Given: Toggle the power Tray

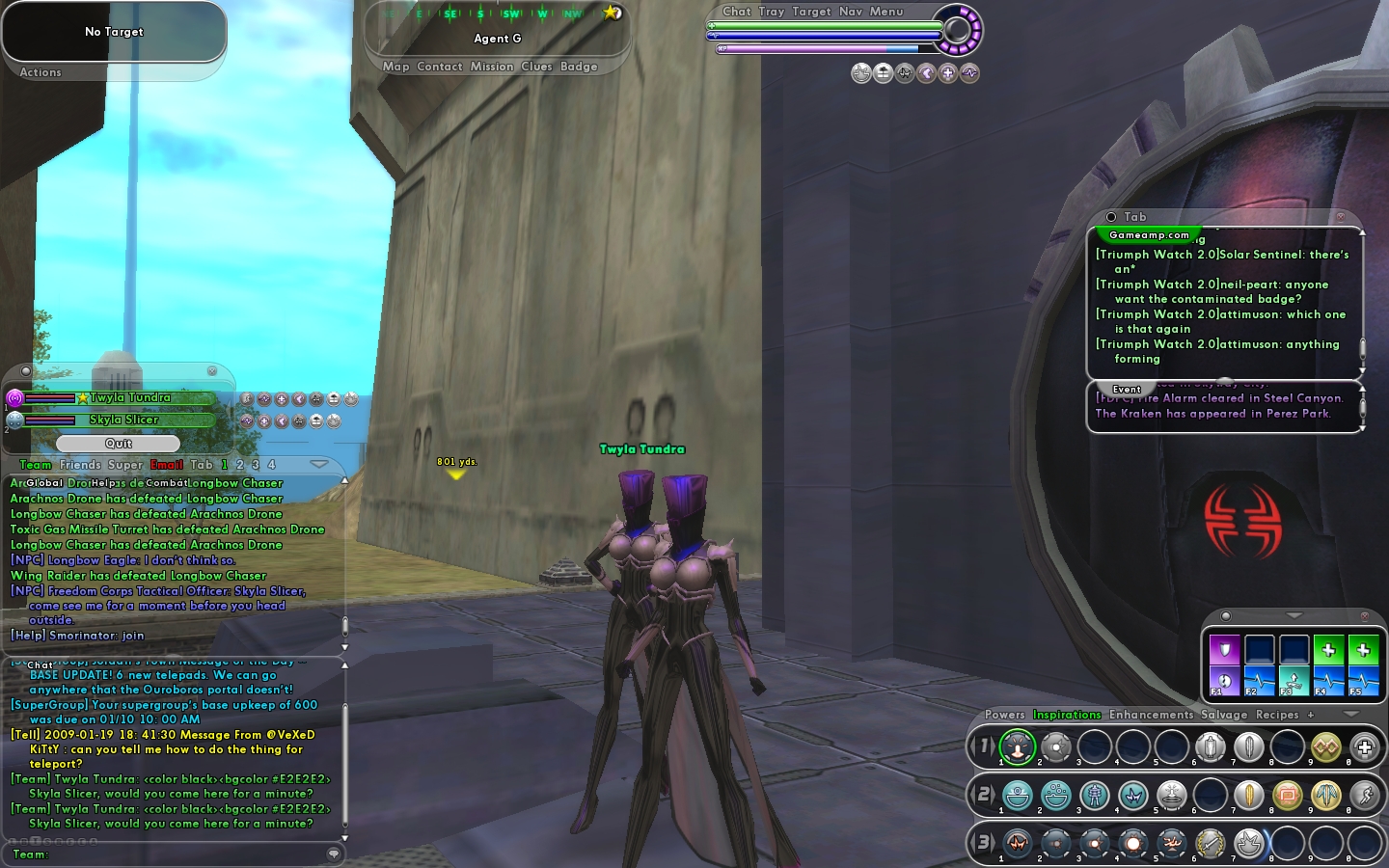Looking at the screenshot, I should (x=772, y=12).
